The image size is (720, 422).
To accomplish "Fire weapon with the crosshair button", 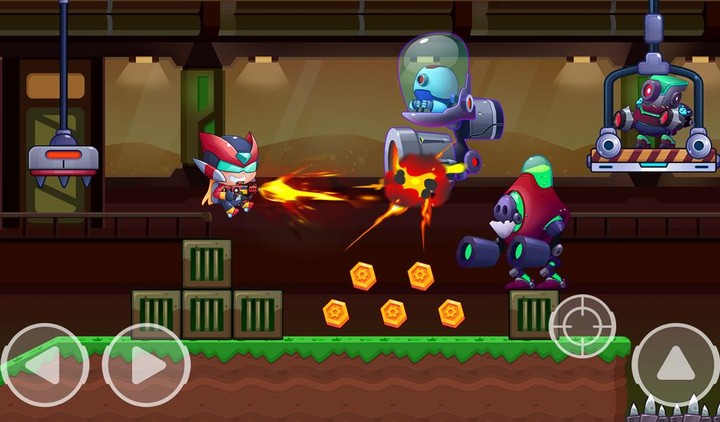I will (x=582, y=326).
